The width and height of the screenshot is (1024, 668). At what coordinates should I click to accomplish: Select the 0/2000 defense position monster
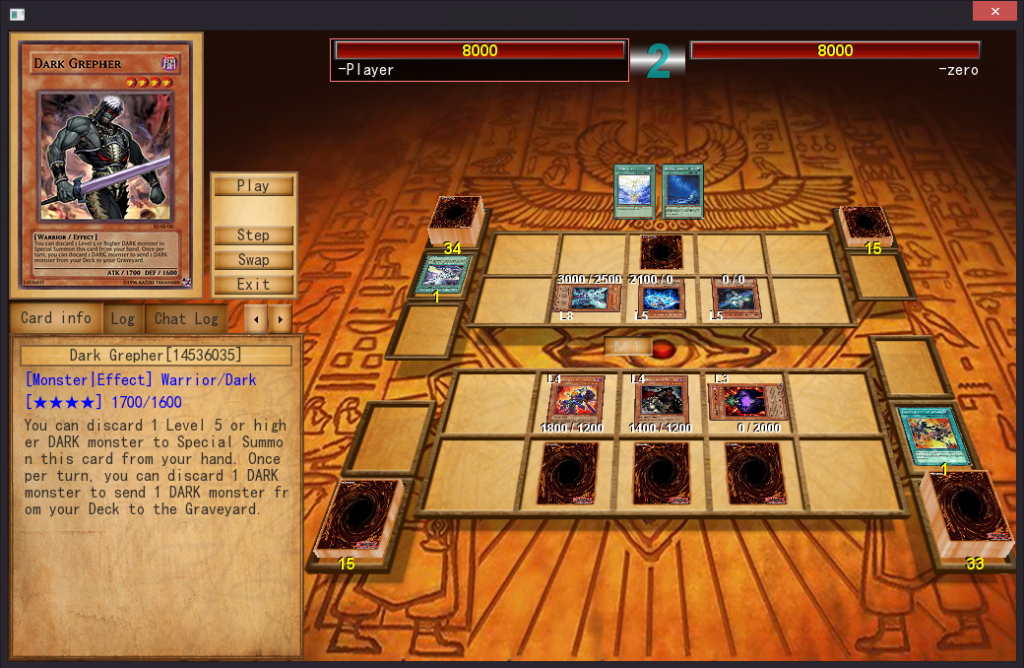(747, 401)
